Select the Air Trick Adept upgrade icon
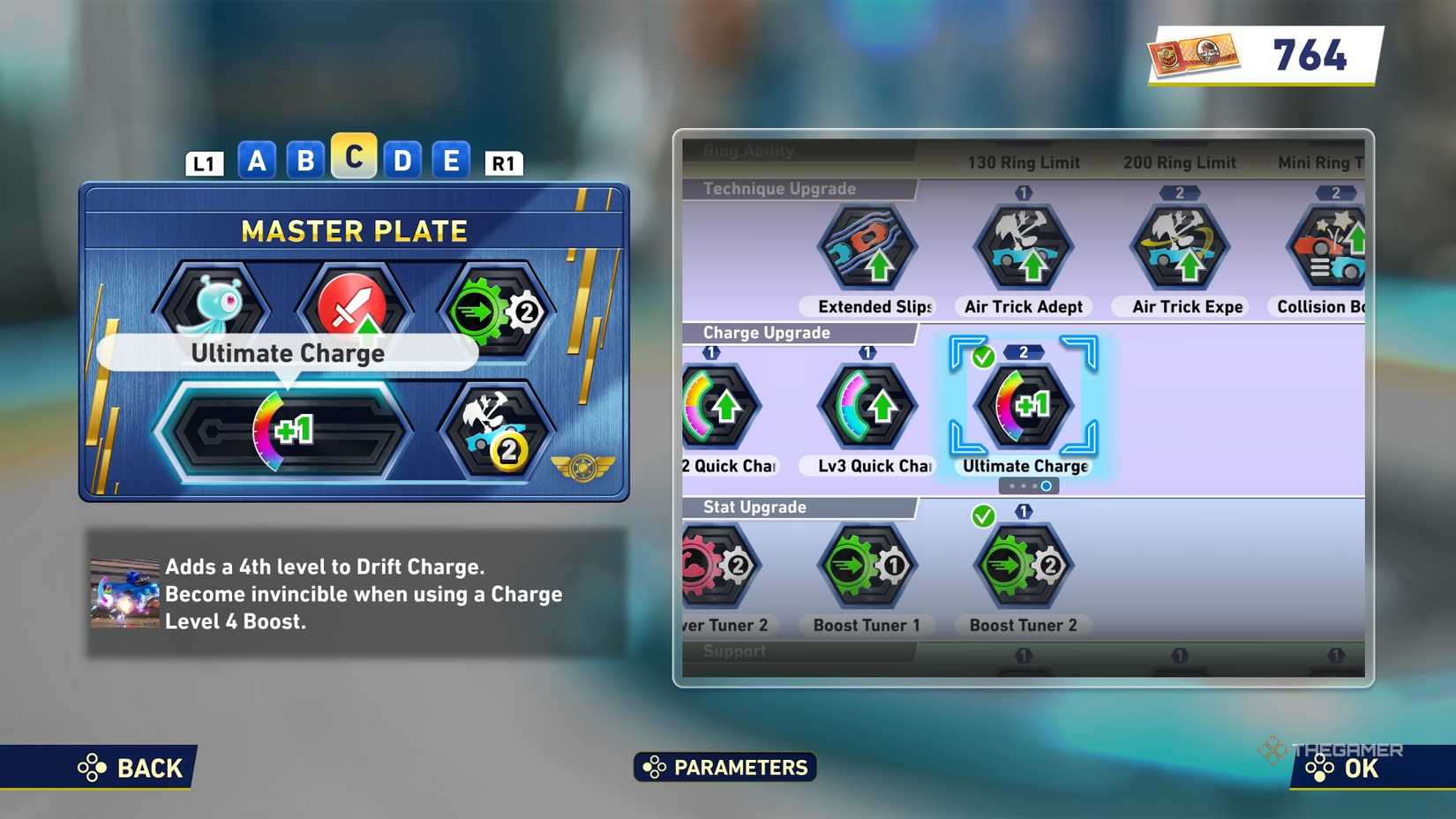This screenshot has height=819, width=1456. pos(1022,247)
